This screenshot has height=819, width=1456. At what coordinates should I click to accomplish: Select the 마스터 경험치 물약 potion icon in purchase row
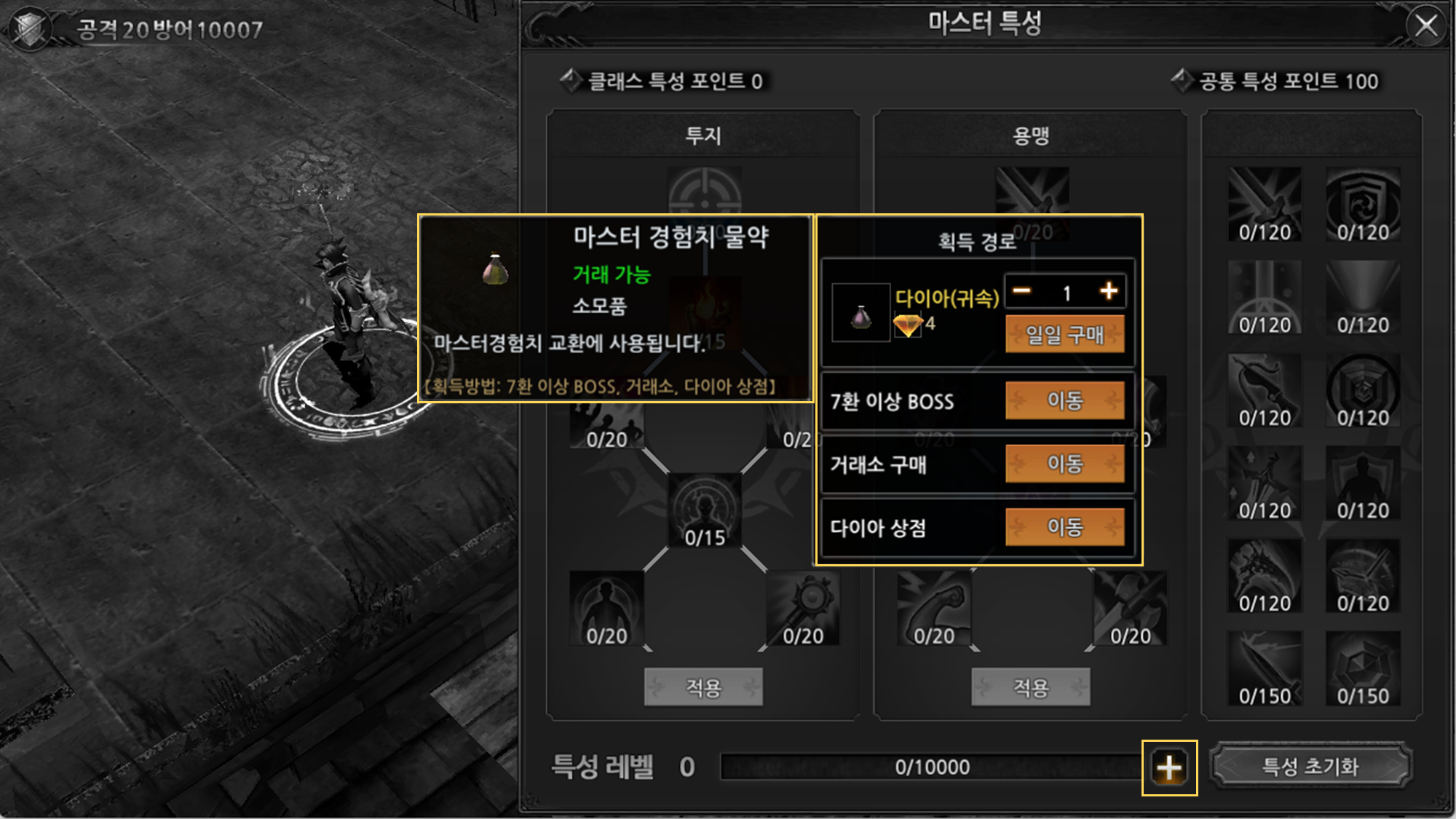[x=860, y=313]
